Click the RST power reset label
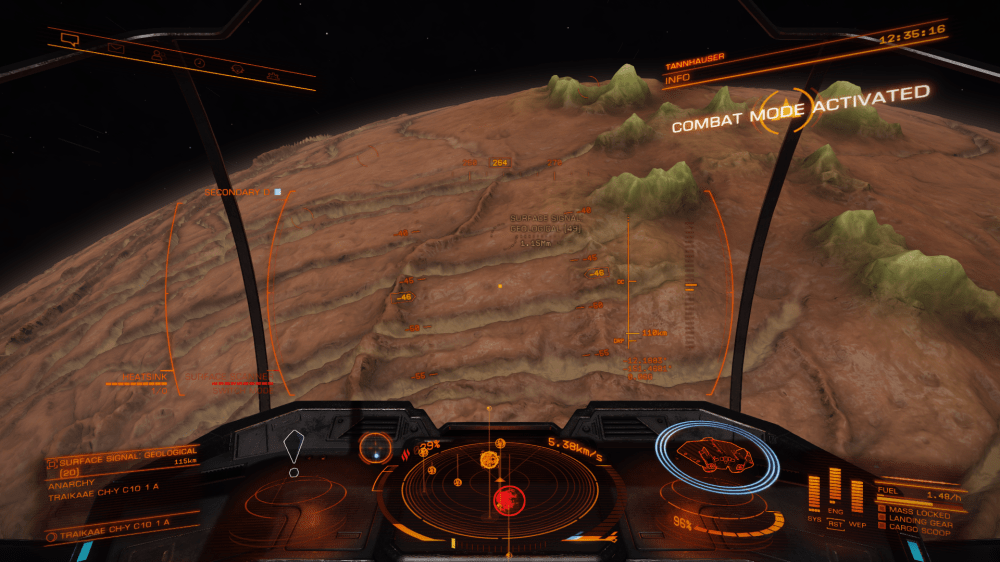1000x562 pixels. click(x=835, y=522)
